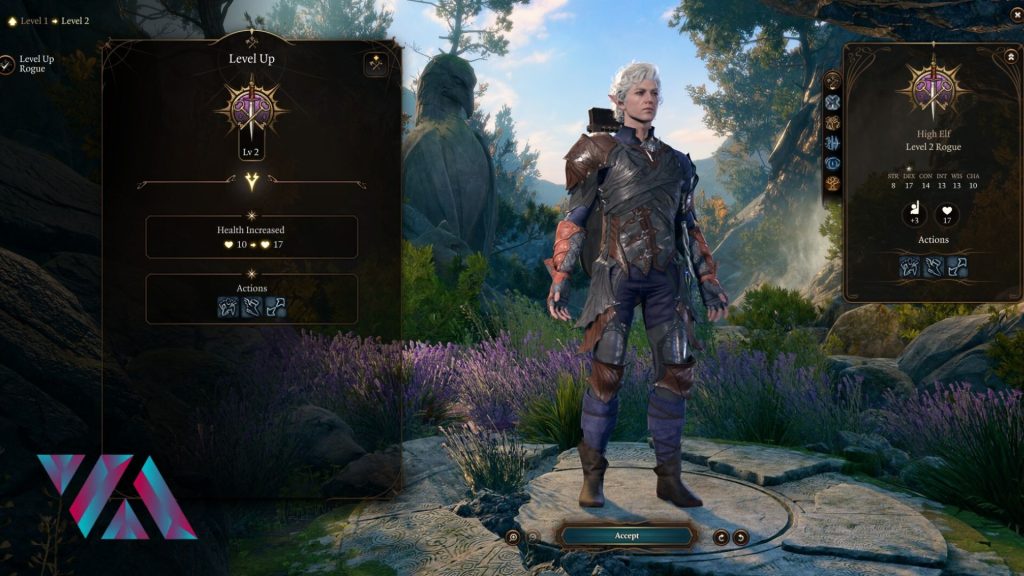
Task: Accept the level up
Action: tap(626, 536)
